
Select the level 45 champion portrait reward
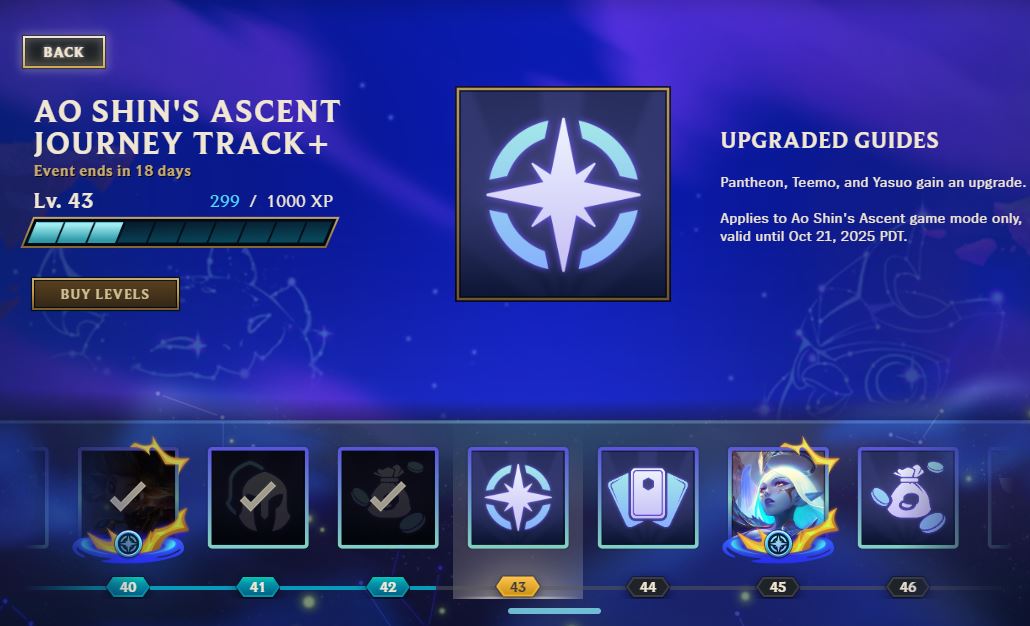pyautogui.click(x=778, y=497)
